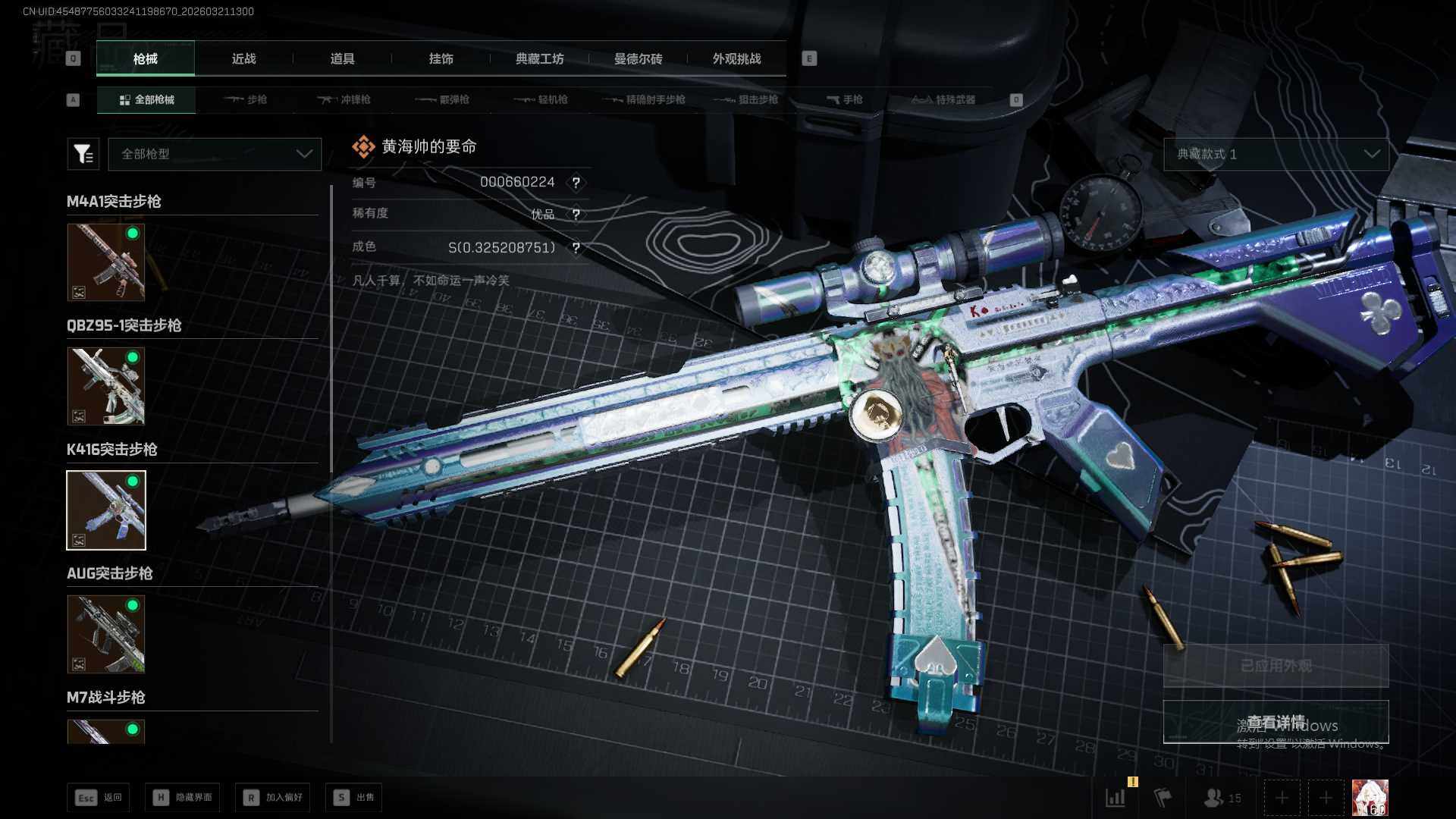The image size is (1456, 819).
Task: Select the 挂饰 tab
Action: 441,58
